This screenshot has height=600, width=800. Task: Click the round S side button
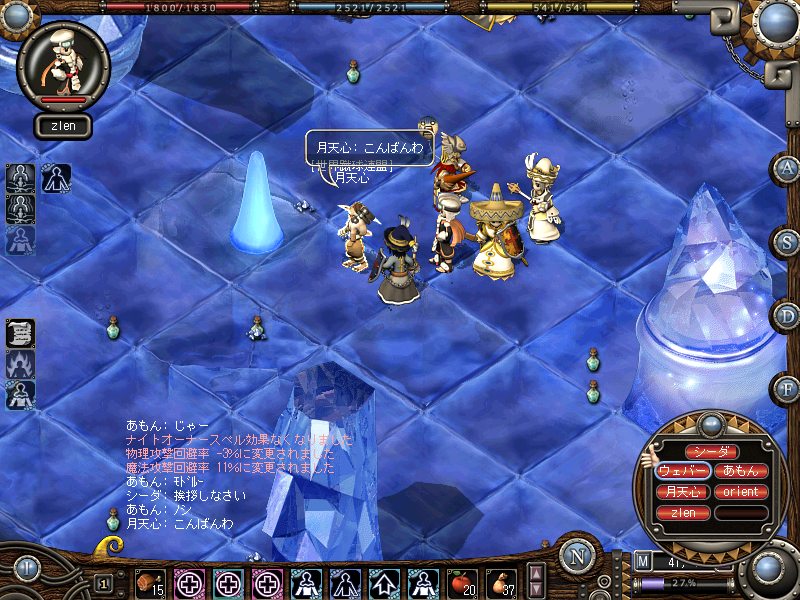(x=786, y=242)
